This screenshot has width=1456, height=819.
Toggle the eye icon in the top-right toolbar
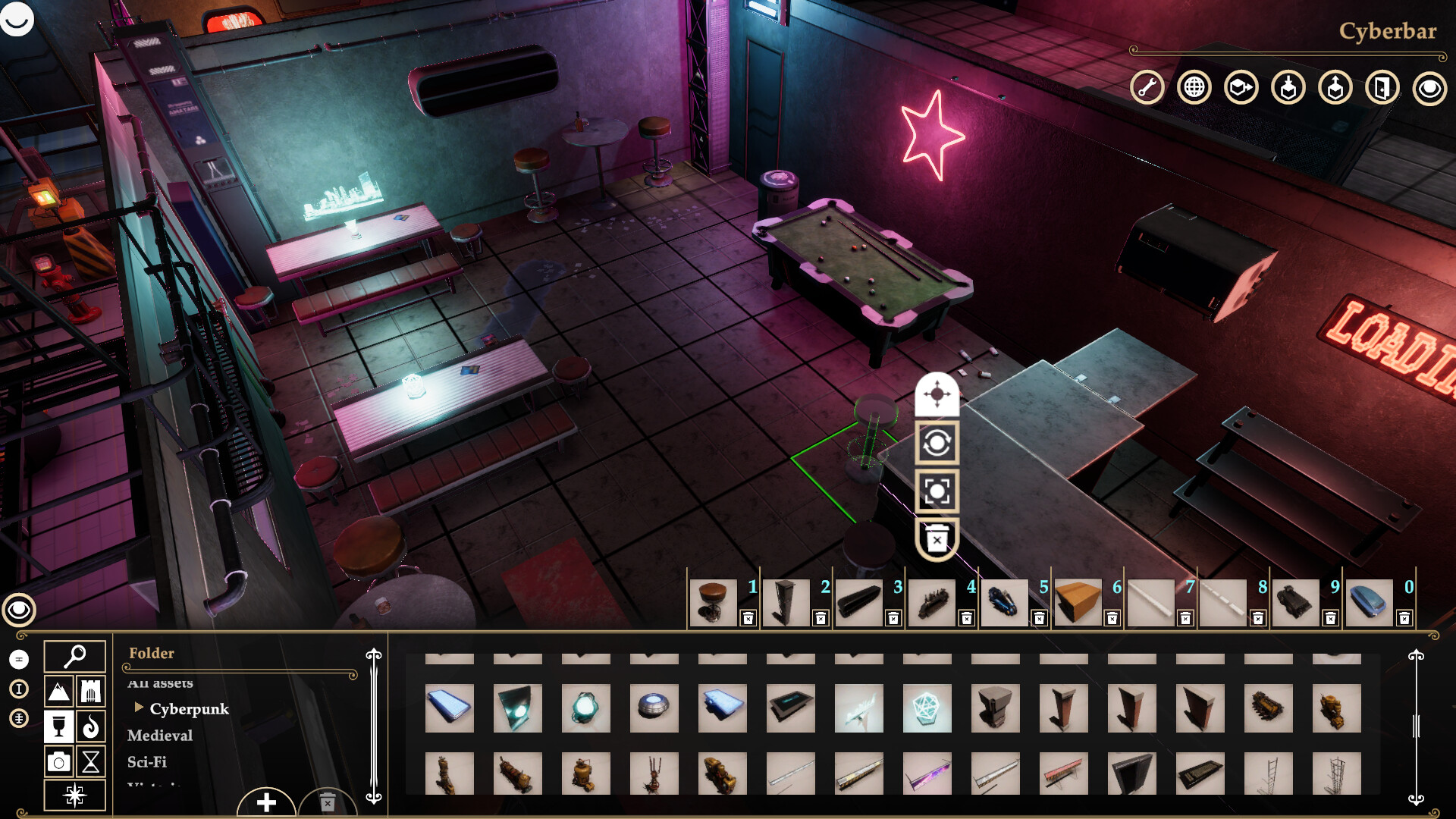coord(1431,87)
